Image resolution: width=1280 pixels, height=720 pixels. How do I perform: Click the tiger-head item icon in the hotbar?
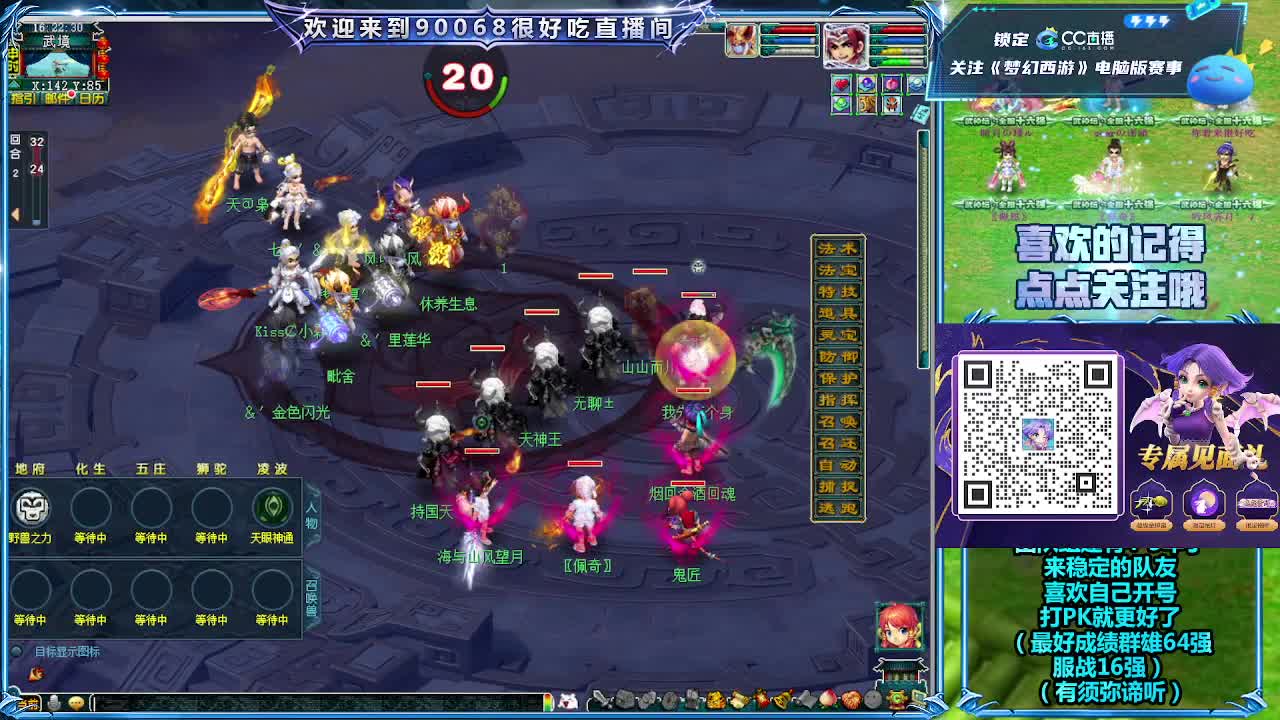pyautogui.click(x=714, y=700)
